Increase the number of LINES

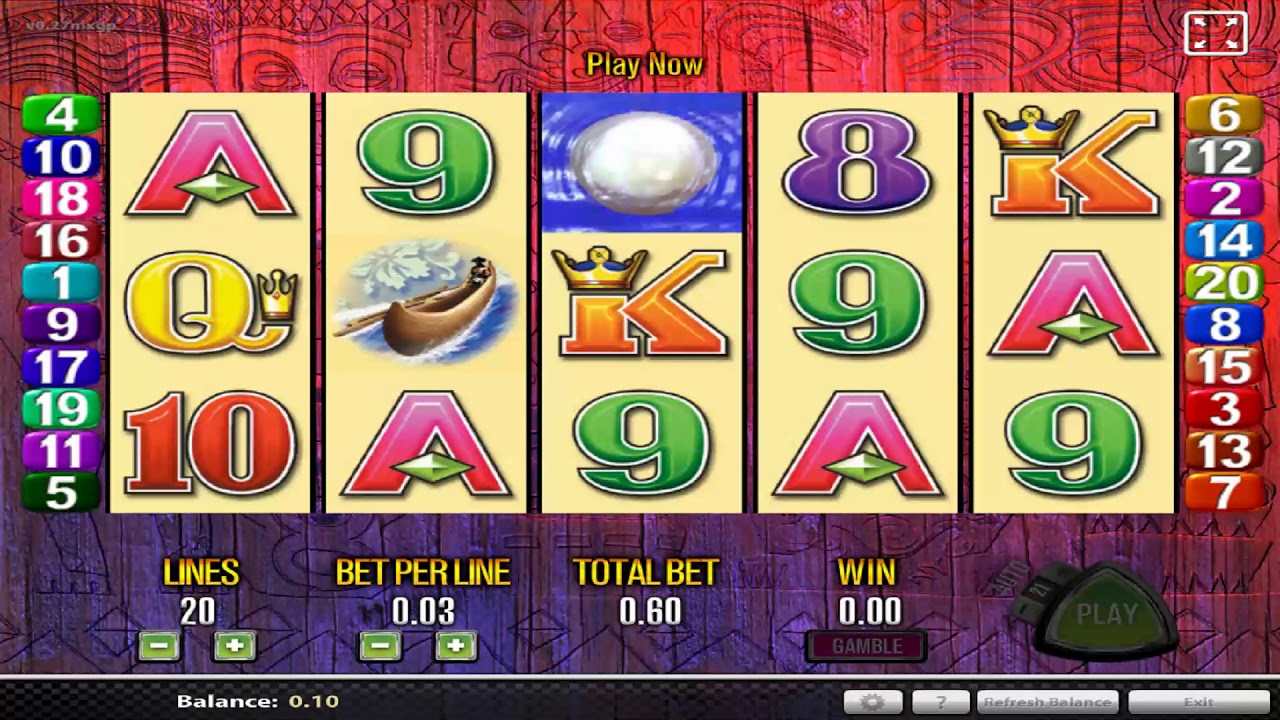pyautogui.click(x=234, y=646)
